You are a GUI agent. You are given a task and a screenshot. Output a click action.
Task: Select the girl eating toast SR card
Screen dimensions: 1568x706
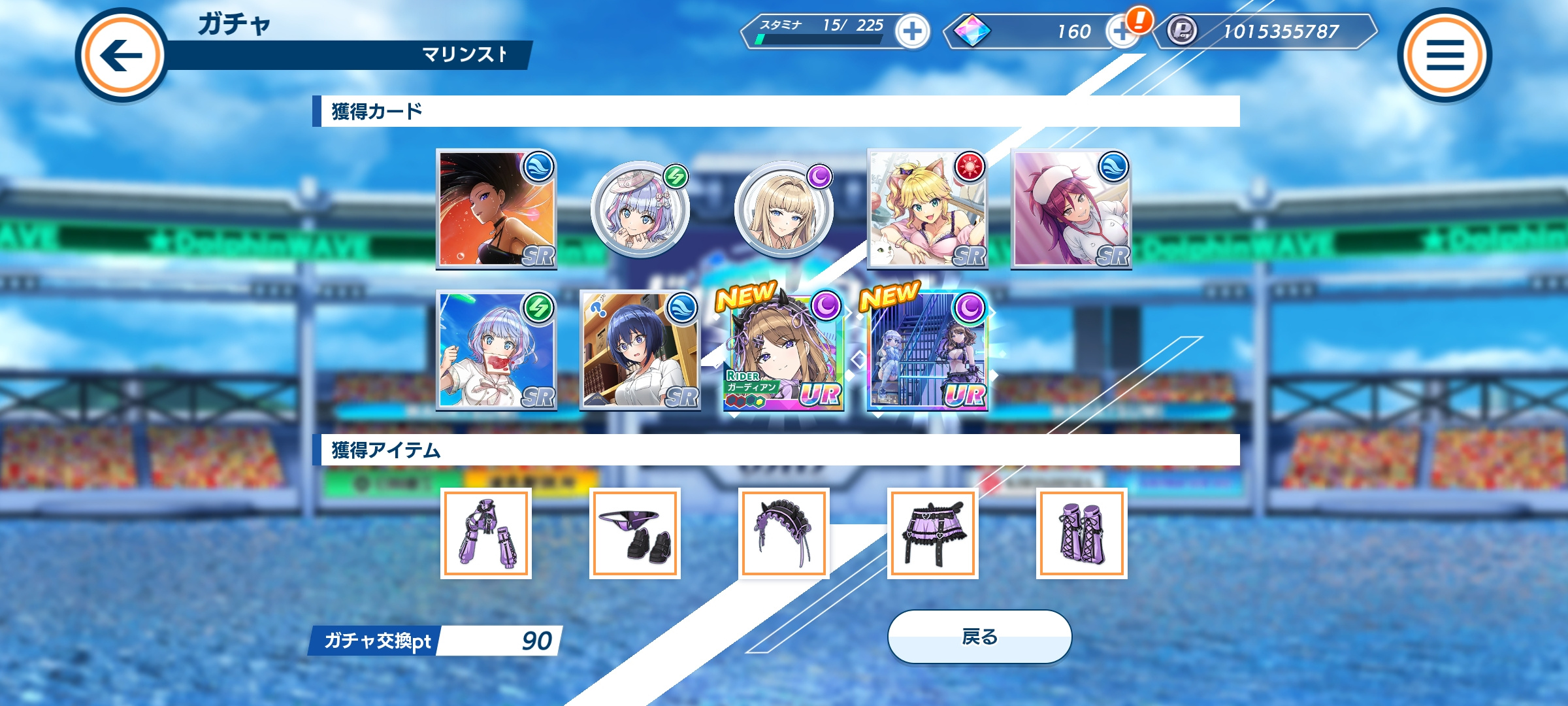(x=497, y=350)
